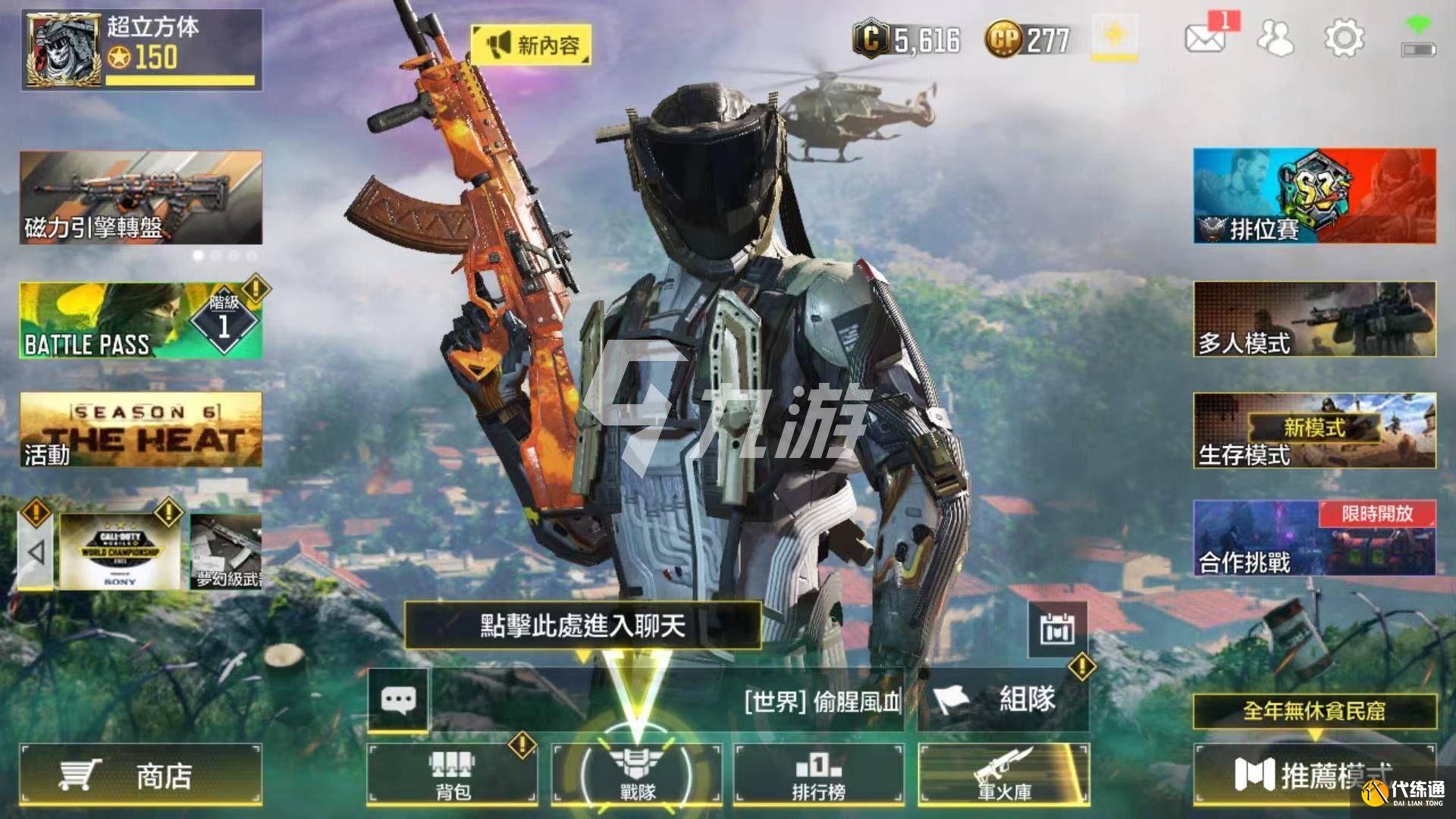Choose 多人模式 multiplayer mode
Image resolution: width=1456 pixels, height=819 pixels.
tap(1314, 319)
